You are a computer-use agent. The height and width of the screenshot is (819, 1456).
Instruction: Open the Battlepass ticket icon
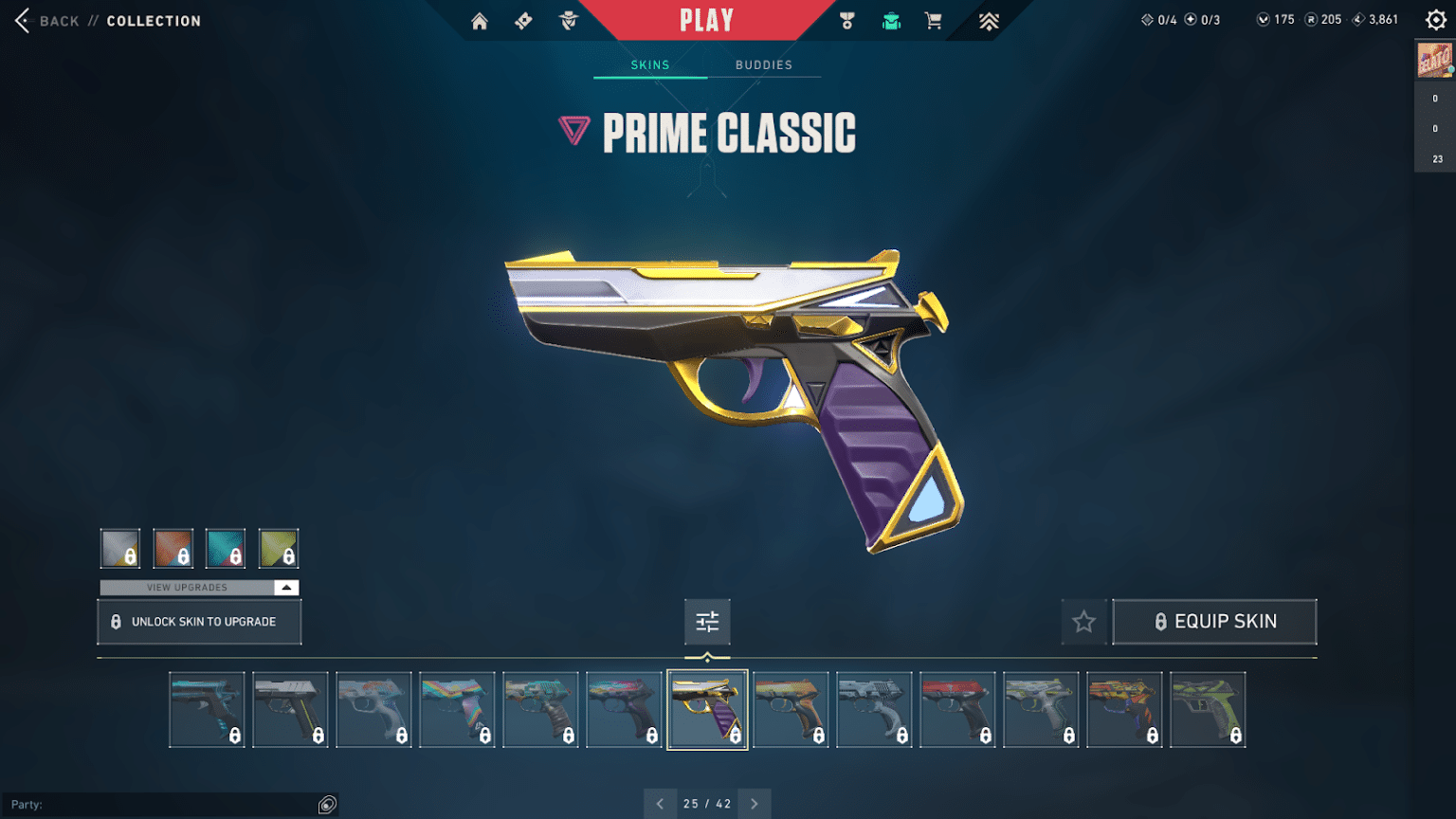click(x=522, y=20)
